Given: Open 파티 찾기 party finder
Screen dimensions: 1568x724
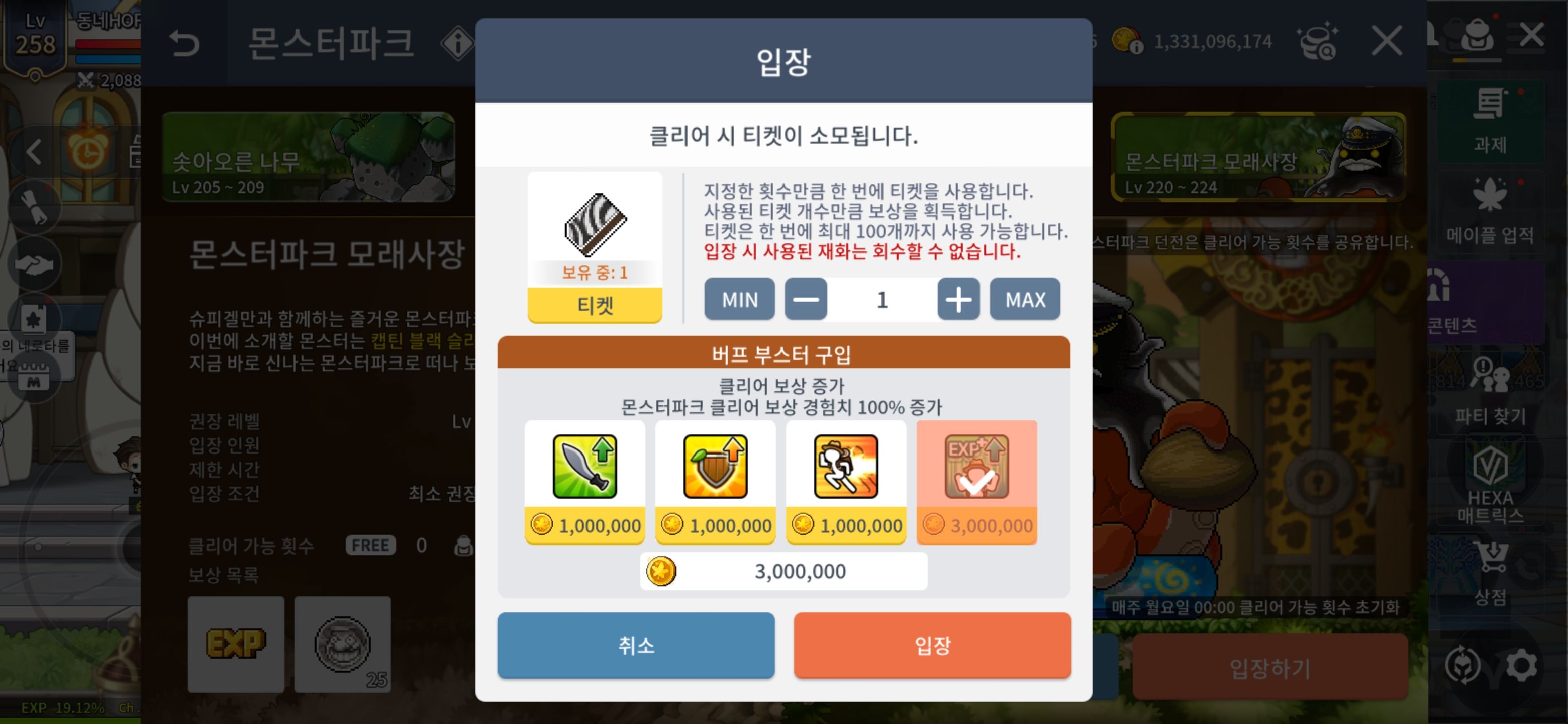Looking at the screenshot, I should (x=1491, y=390).
